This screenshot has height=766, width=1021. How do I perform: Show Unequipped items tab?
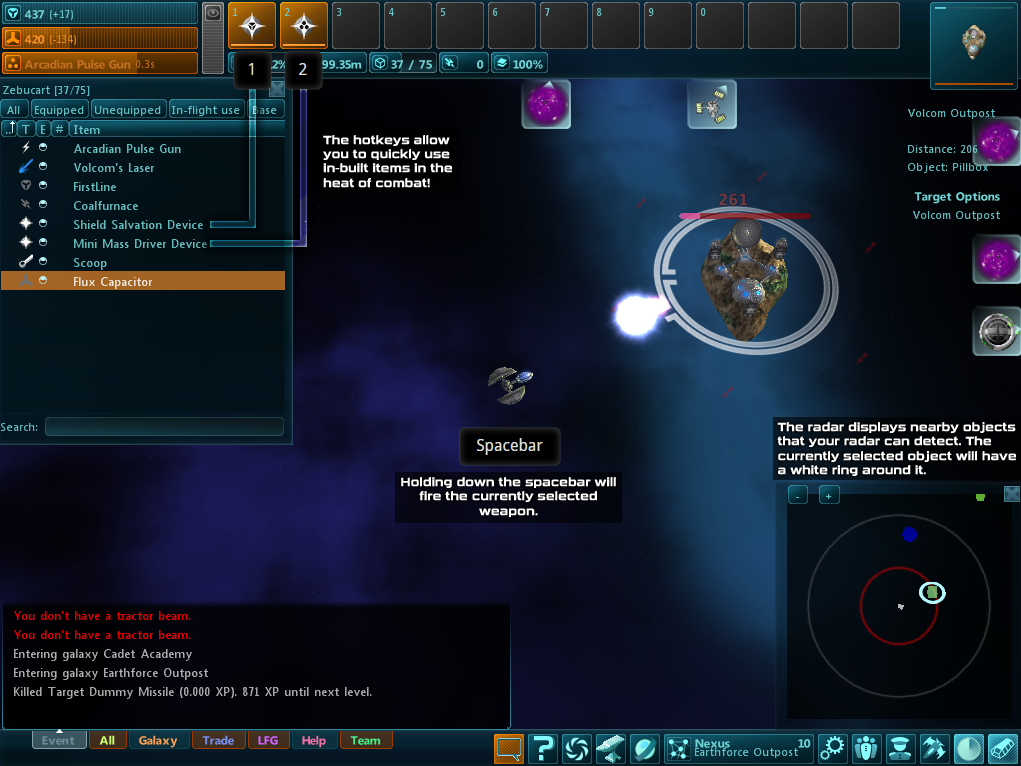pyautogui.click(x=127, y=110)
